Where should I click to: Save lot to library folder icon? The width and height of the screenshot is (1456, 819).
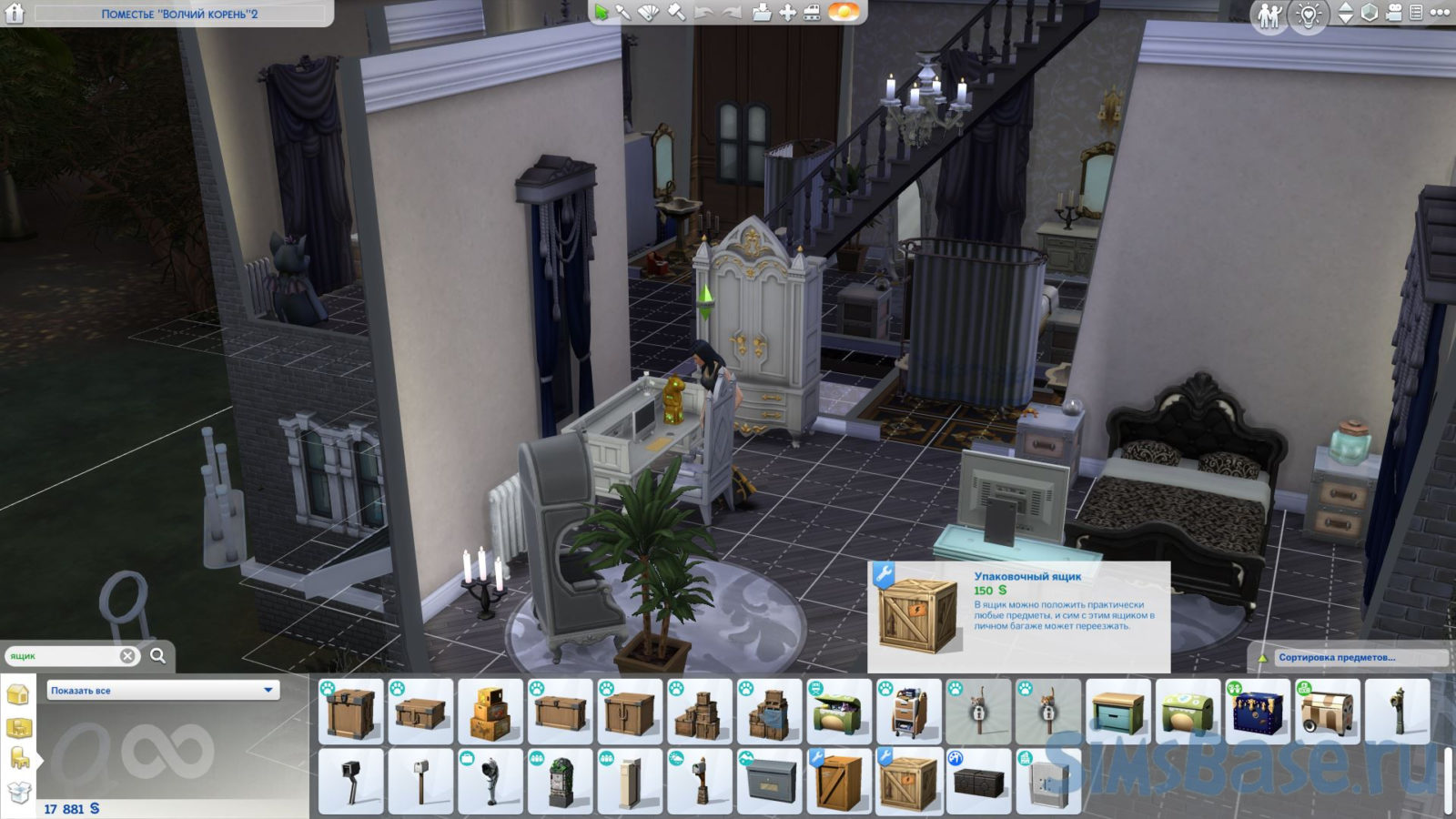[762, 13]
